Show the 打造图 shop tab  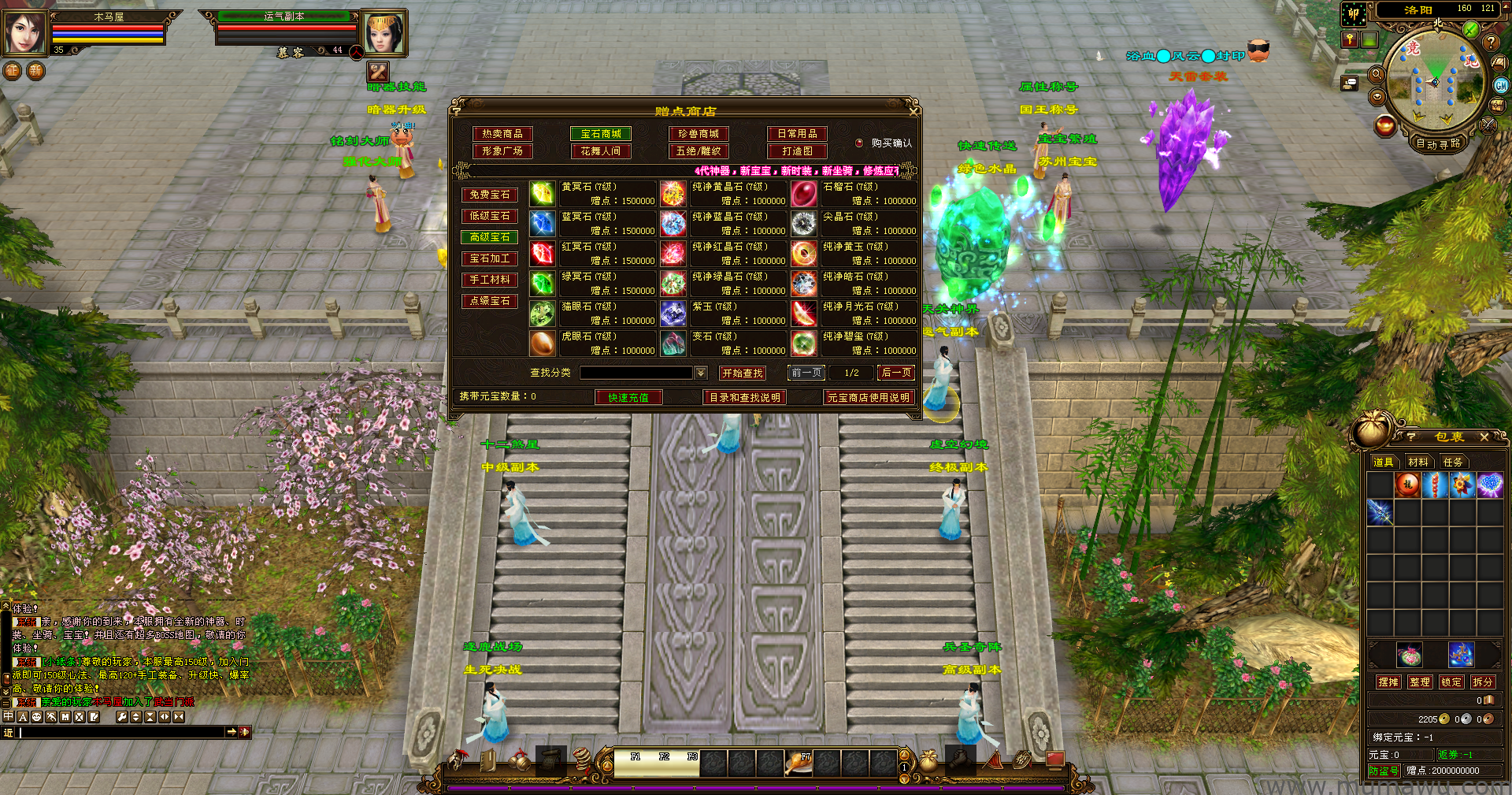797,151
